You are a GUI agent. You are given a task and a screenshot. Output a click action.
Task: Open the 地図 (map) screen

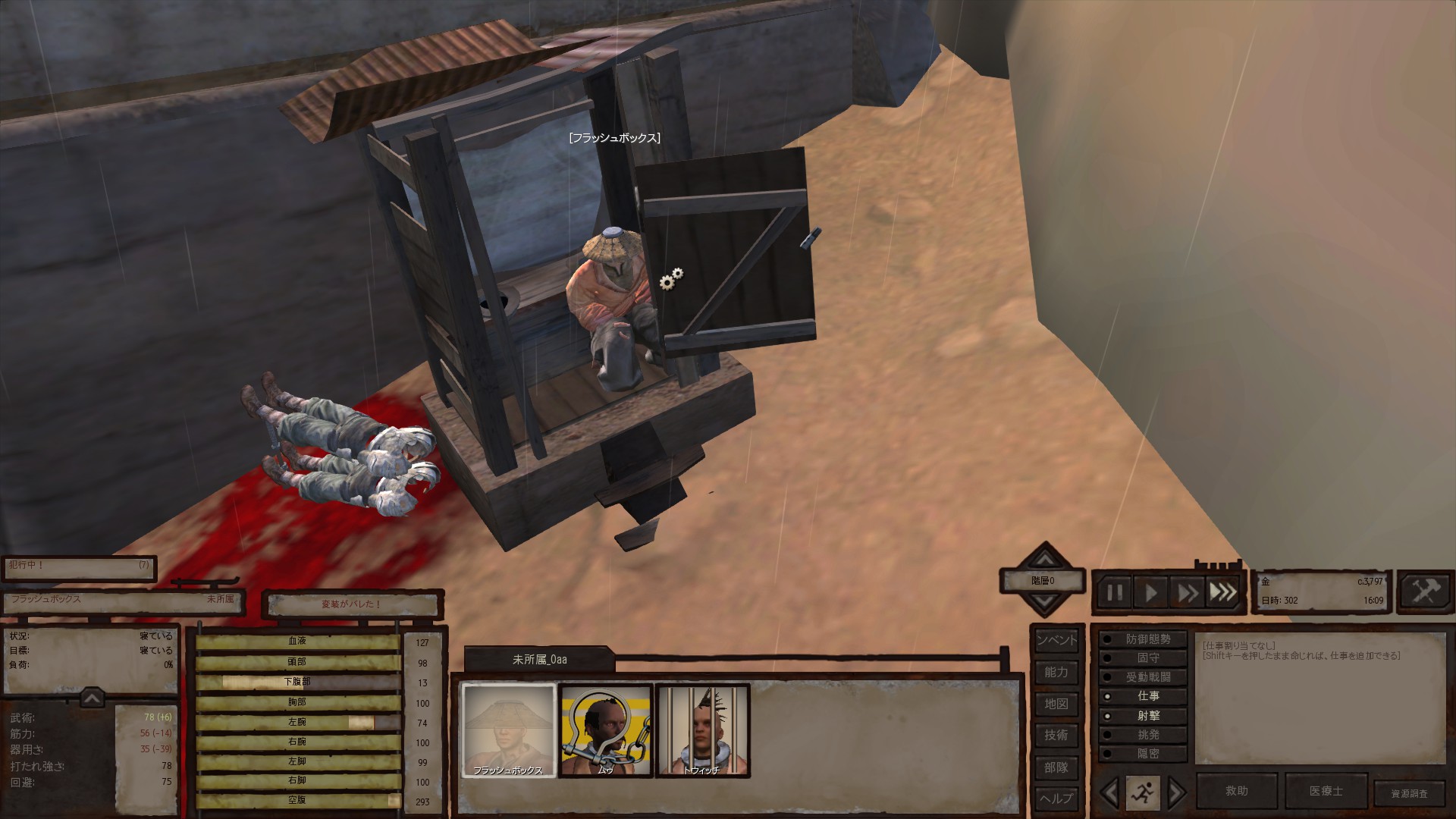1056,704
